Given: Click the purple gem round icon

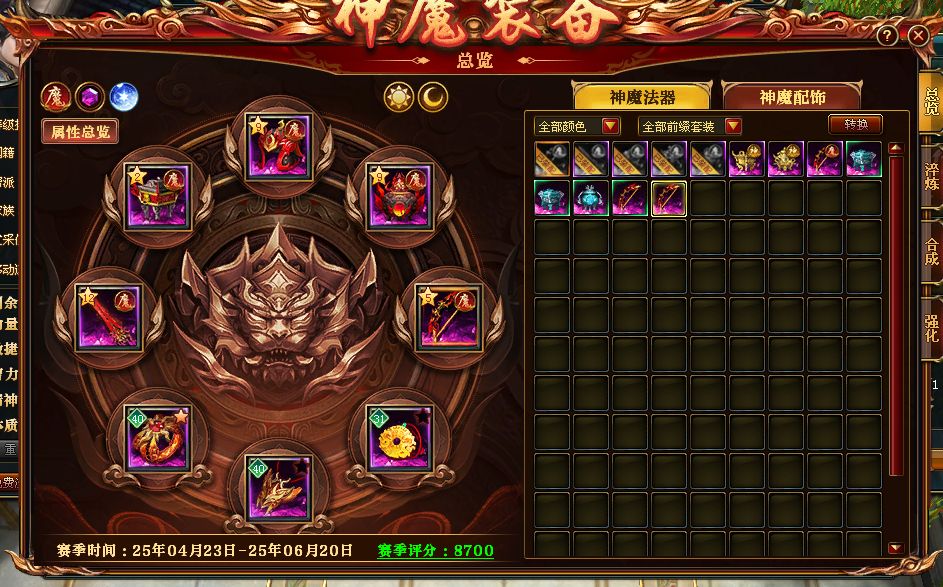Looking at the screenshot, I should [x=89, y=97].
